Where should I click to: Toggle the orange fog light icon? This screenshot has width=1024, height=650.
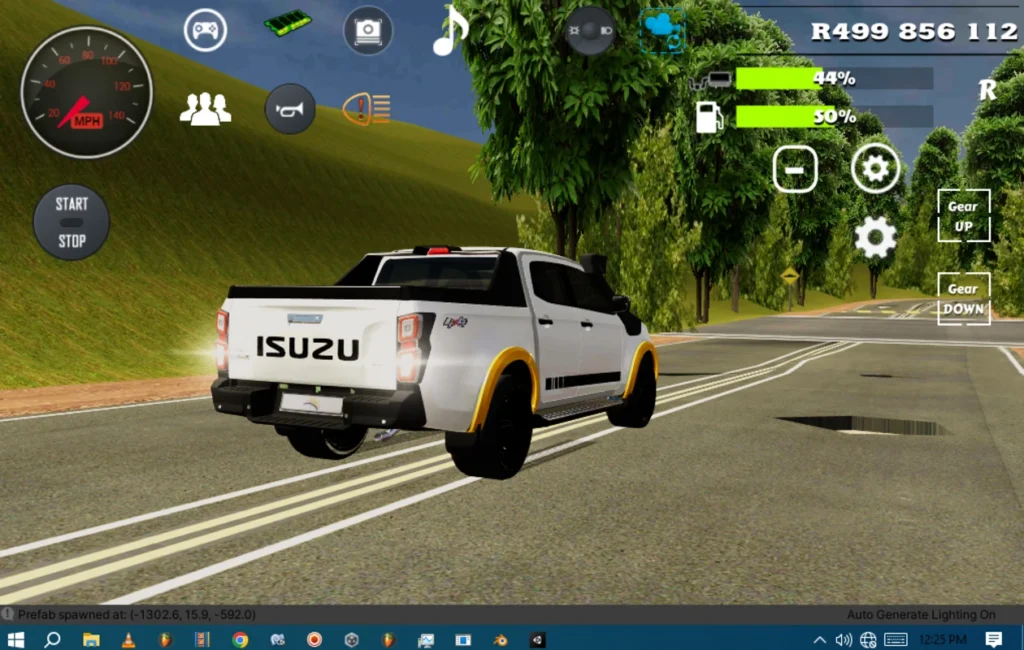tap(367, 109)
